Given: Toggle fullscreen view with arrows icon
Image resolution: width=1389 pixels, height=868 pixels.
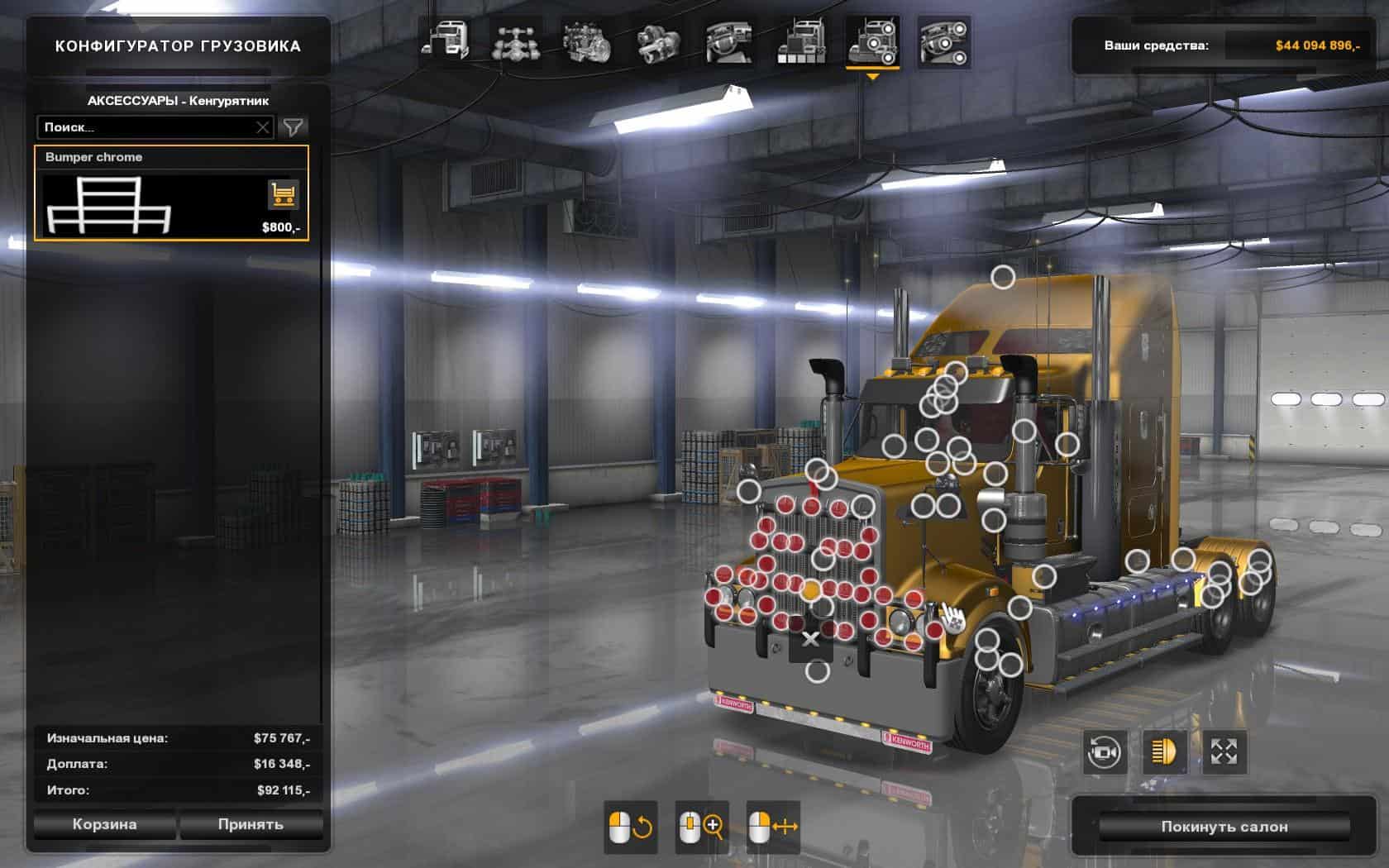Looking at the screenshot, I should (x=1224, y=752).
